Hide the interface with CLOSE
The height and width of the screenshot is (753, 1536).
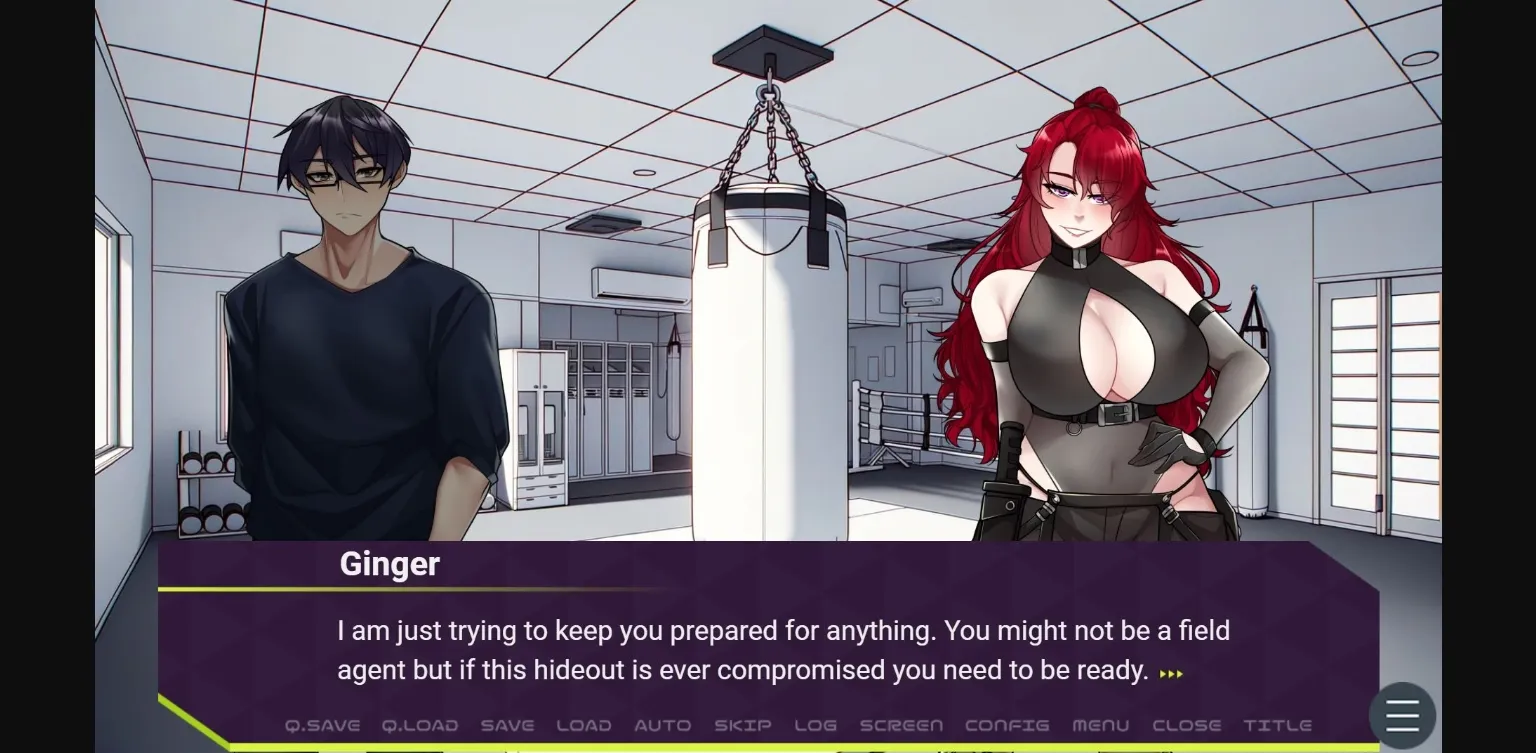click(1188, 725)
